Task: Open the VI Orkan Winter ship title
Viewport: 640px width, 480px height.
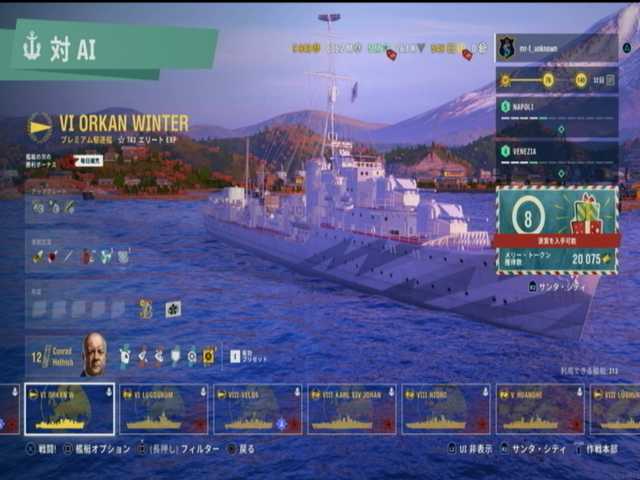Action: 122,123
